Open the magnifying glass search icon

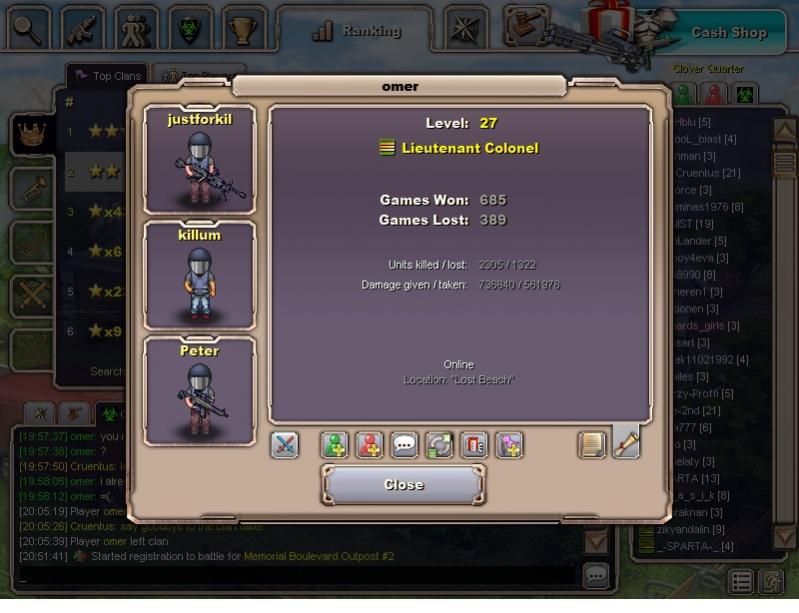(28, 28)
